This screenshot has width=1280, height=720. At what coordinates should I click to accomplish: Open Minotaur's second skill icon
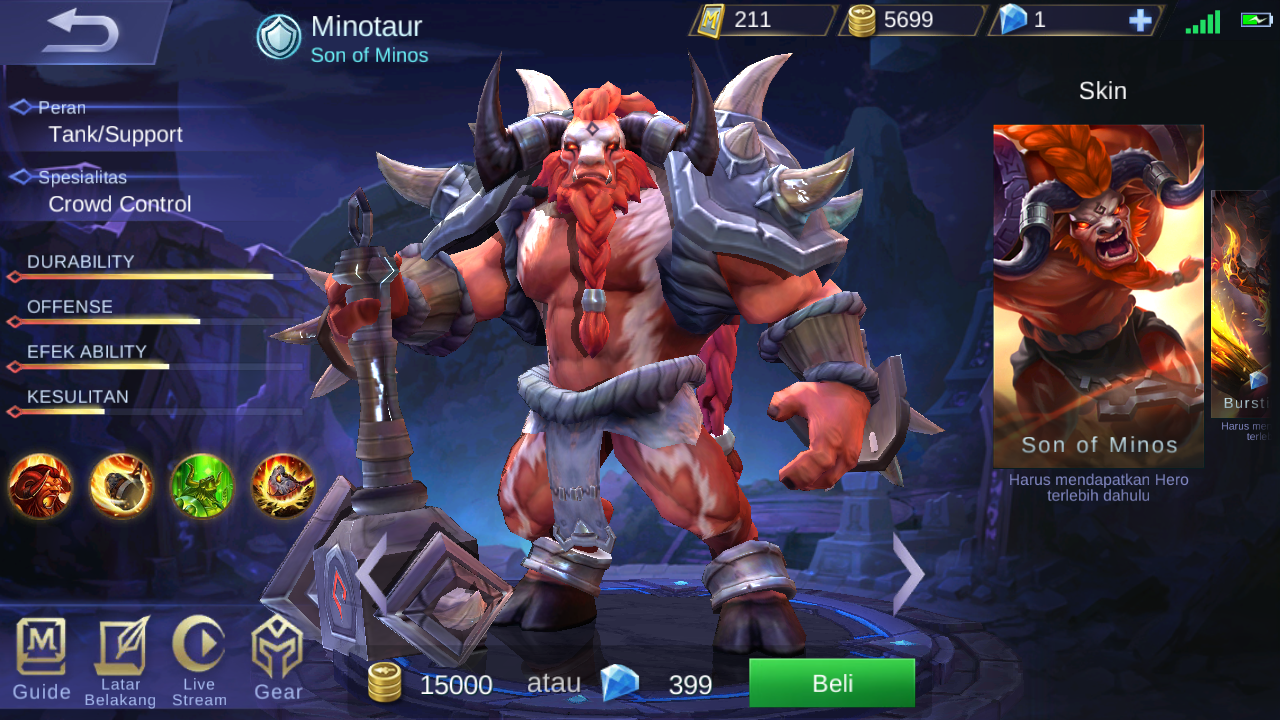pyautogui.click(x=120, y=487)
